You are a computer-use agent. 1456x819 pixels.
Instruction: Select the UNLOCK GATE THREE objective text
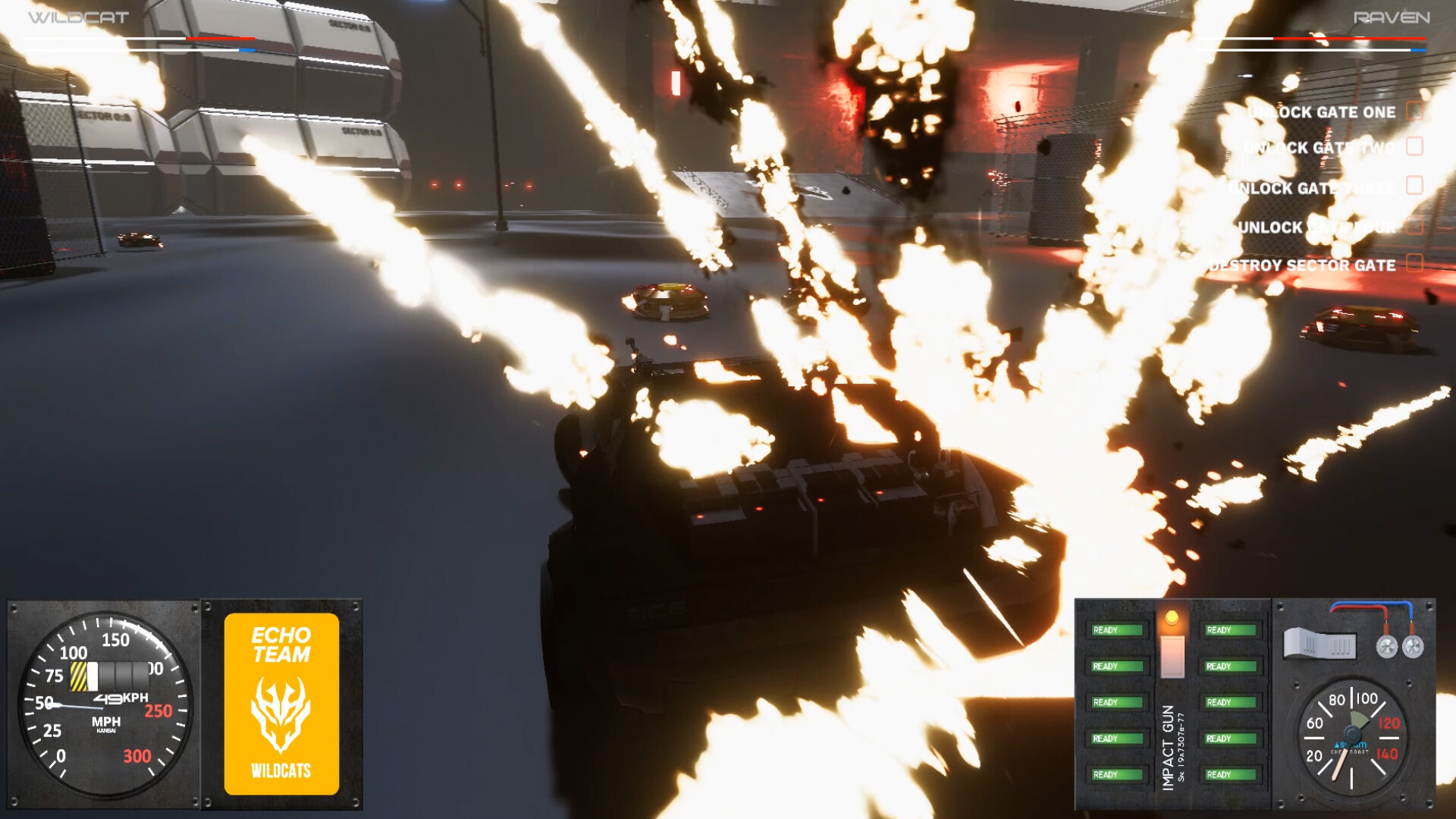coord(1310,187)
